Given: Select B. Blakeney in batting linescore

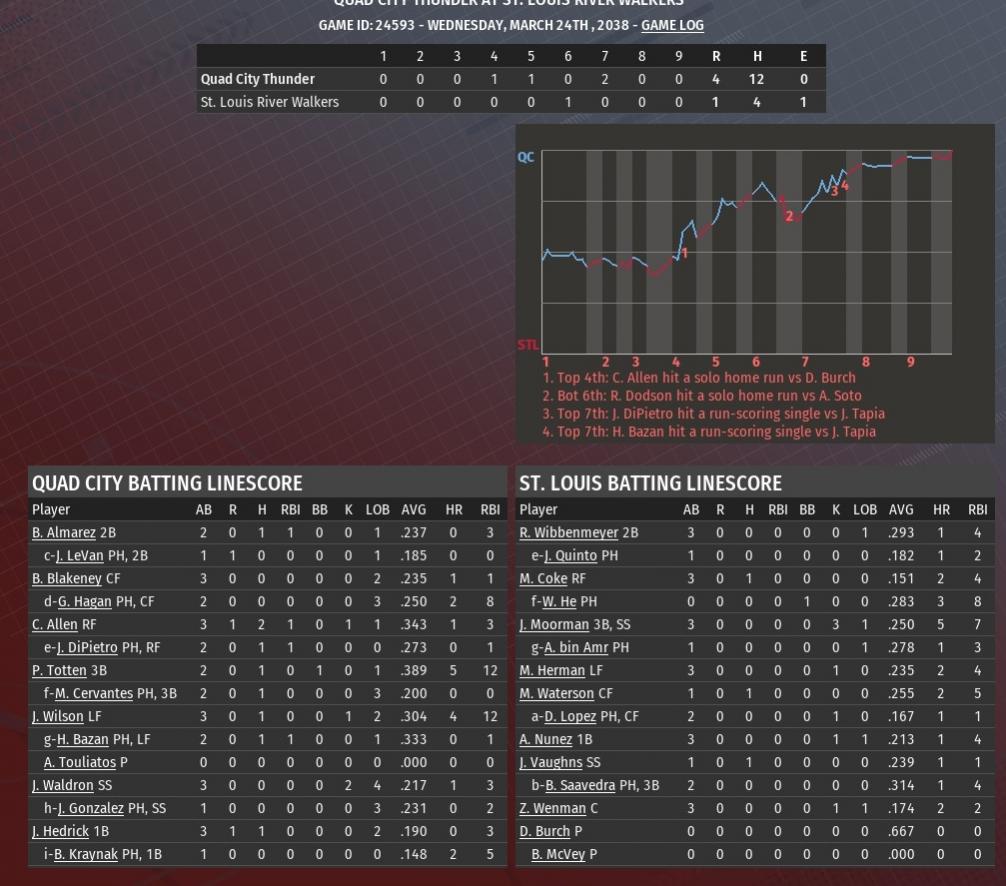Looking at the screenshot, I should coord(66,579).
